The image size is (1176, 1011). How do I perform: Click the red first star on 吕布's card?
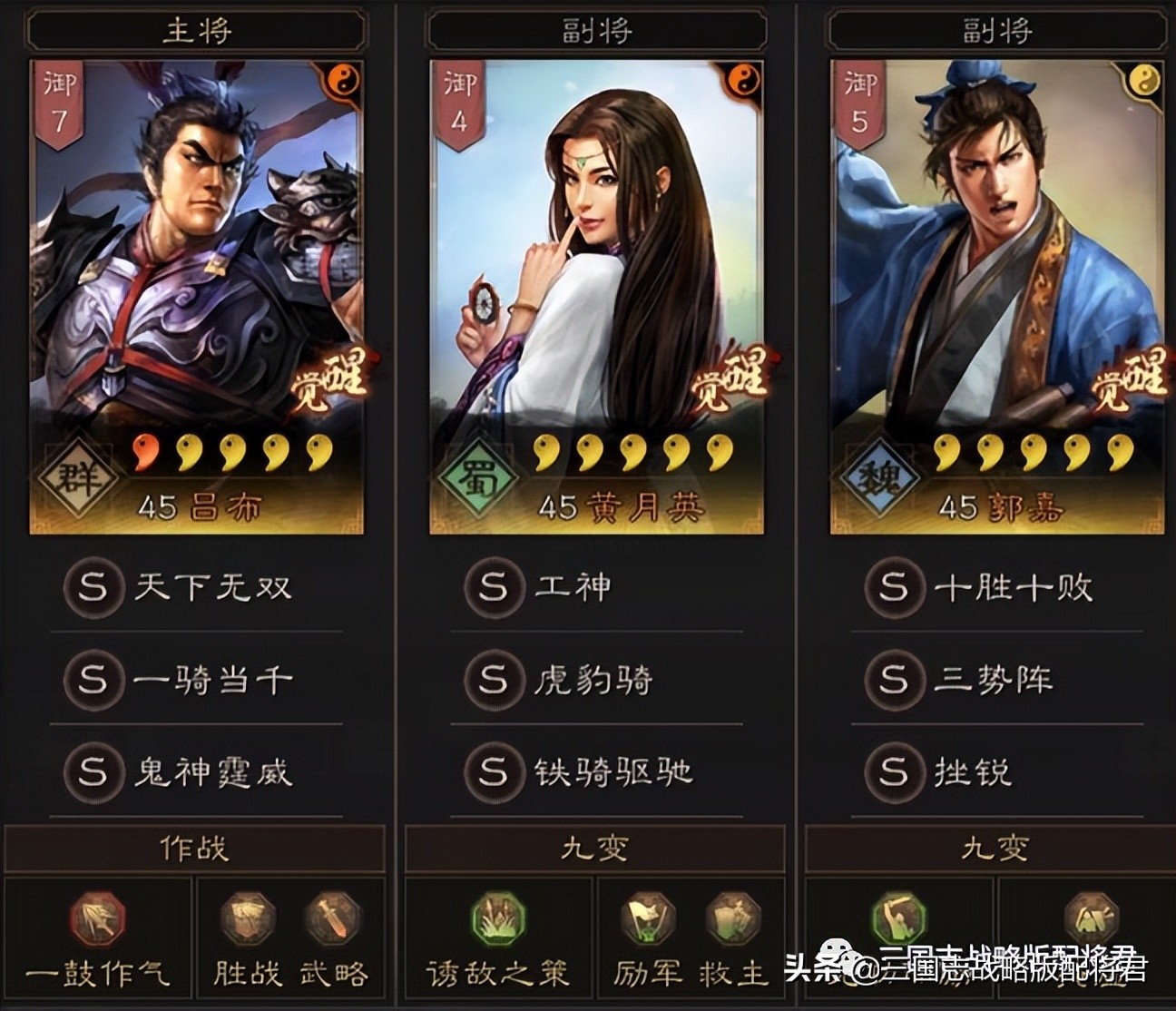click(144, 449)
